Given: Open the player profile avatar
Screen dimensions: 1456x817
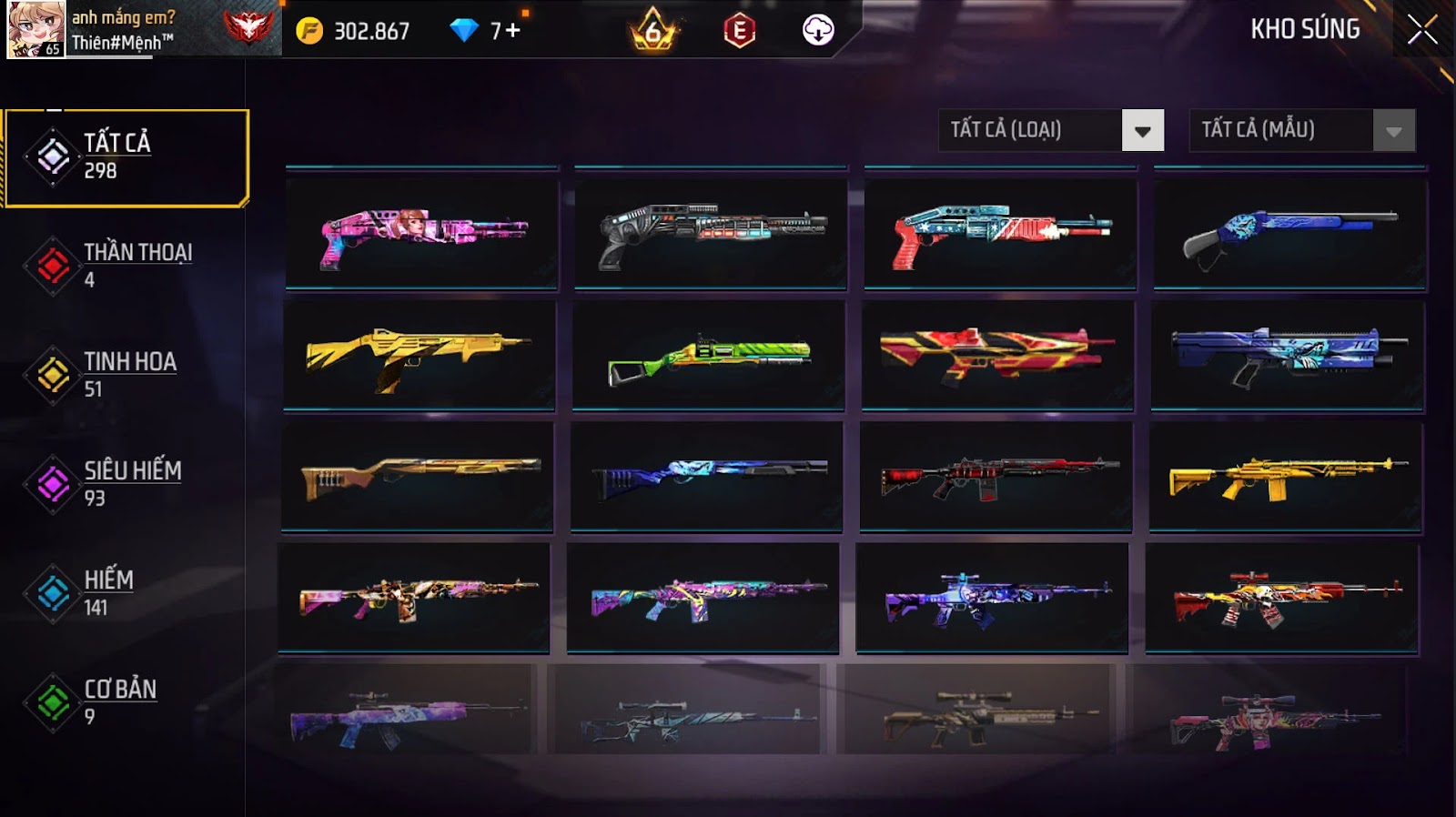Looking at the screenshot, I should 36,29.
